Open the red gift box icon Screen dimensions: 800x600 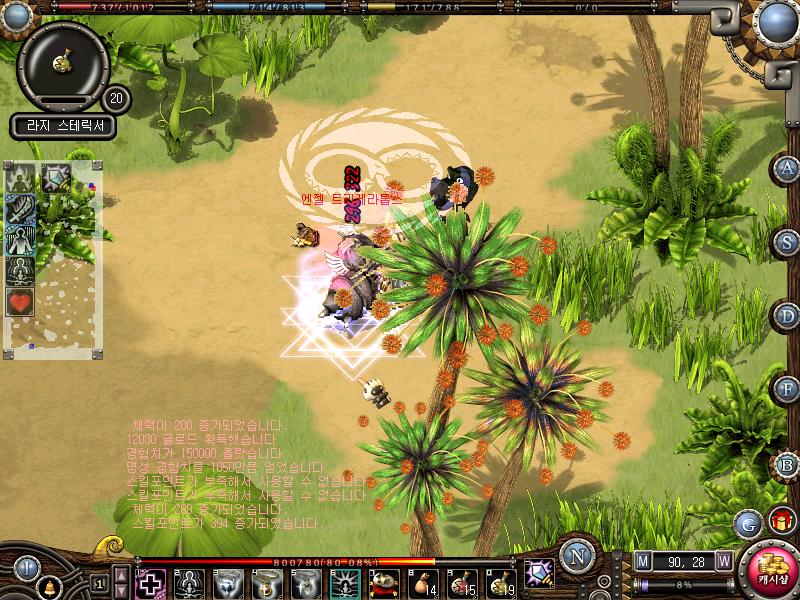pyautogui.click(x=781, y=520)
